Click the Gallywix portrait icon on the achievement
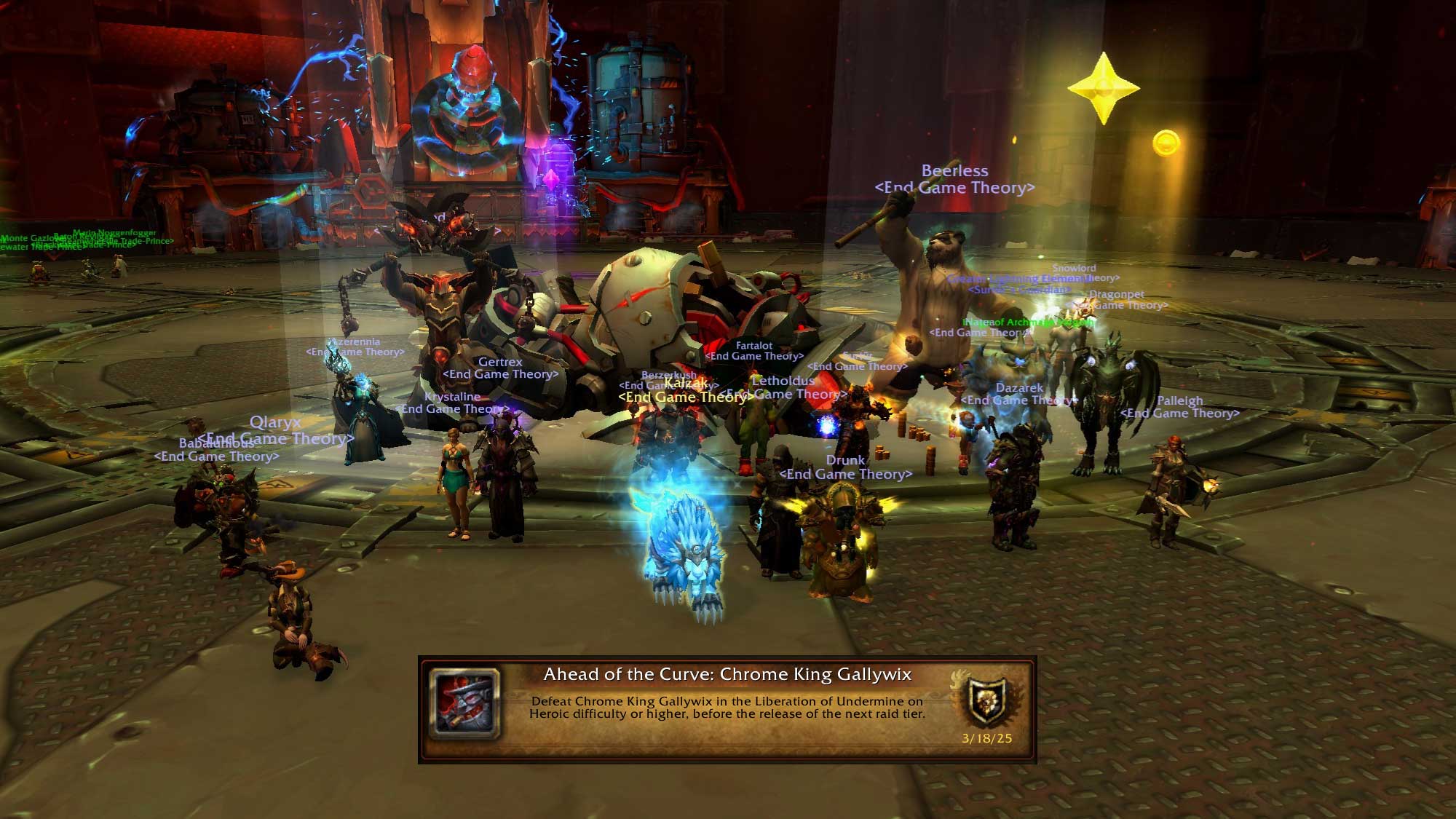The height and width of the screenshot is (819, 1456). (x=465, y=704)
